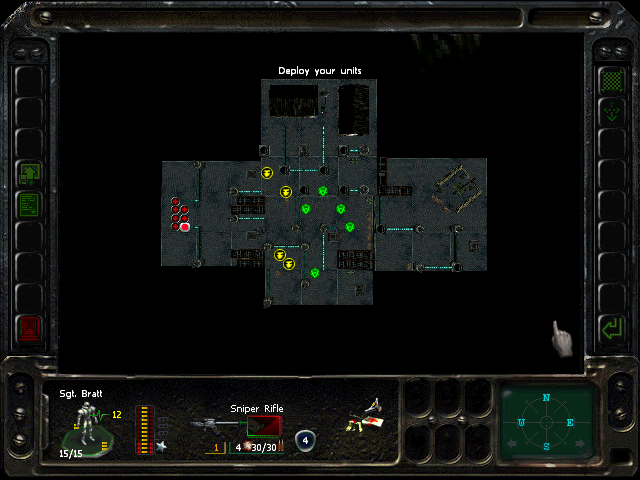The width and height of the screenshot is (640, 480).
Task: Toggle the green grid overlay button
Action: [x=609, y=79]
